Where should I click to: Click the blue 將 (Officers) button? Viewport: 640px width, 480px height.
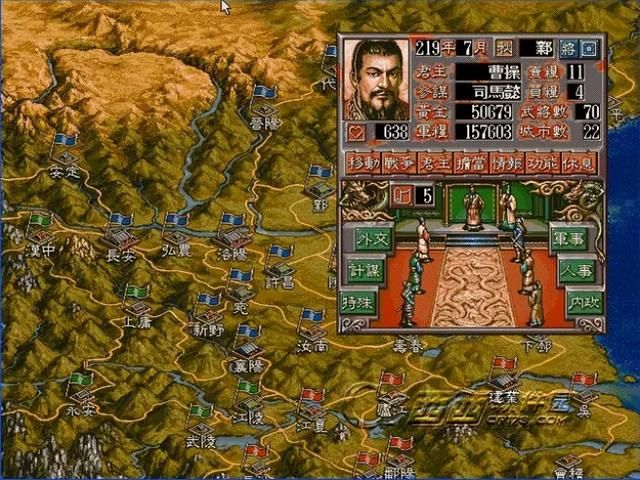point(569,48)
